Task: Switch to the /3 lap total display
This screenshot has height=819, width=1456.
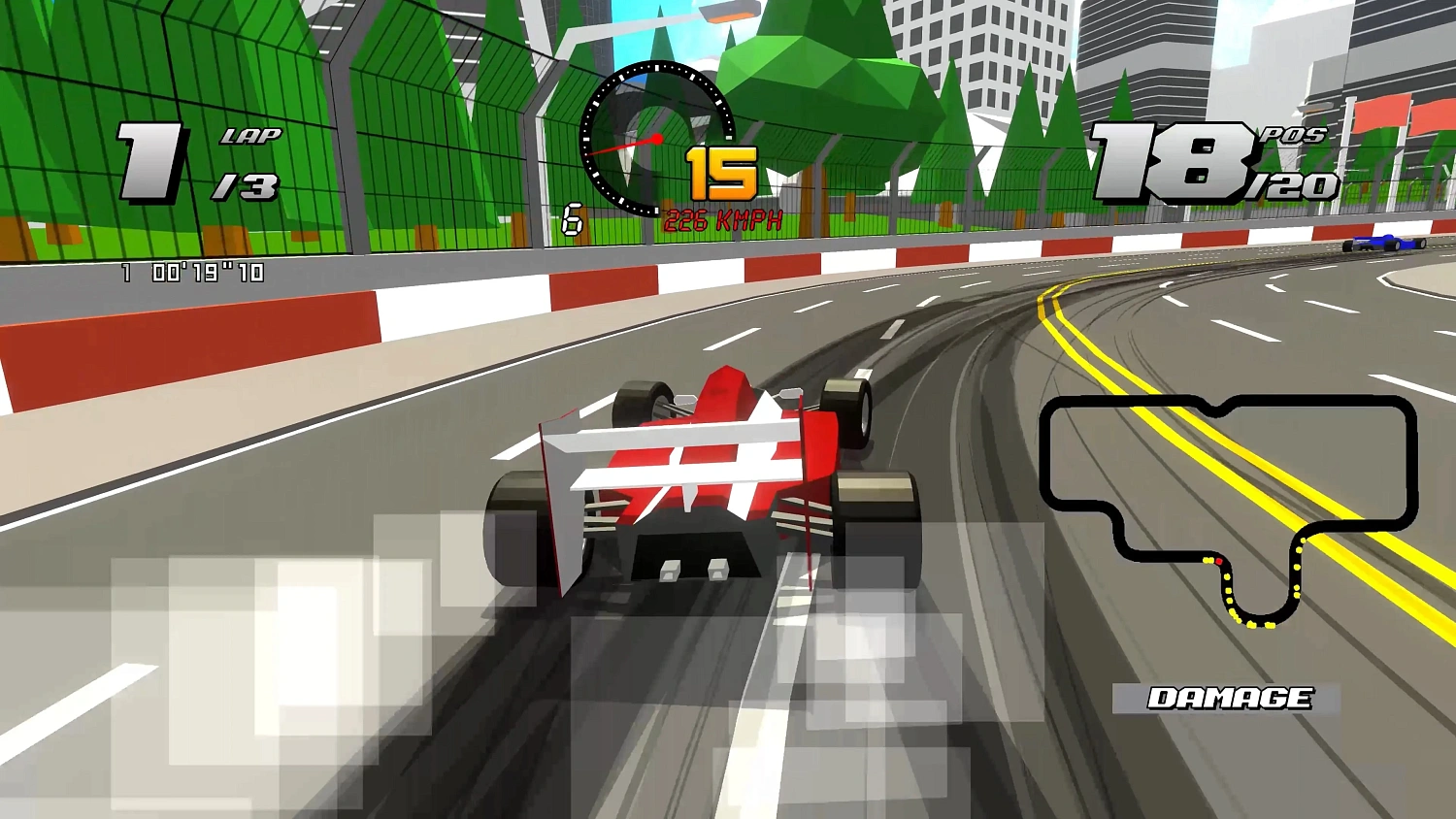Action: [250, 186]
